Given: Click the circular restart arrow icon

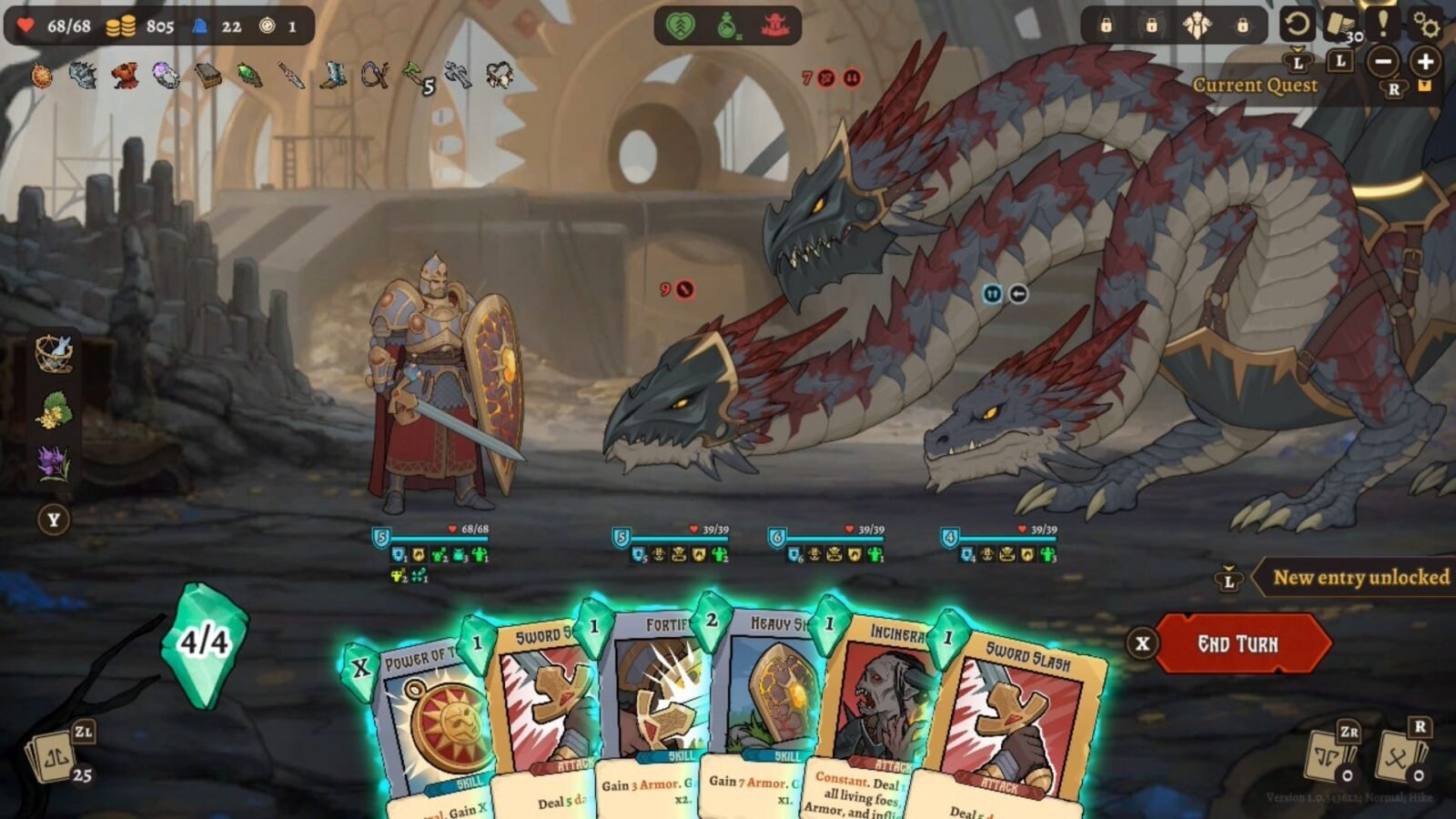Looking at the screenshot, I should pos(1299,24).
